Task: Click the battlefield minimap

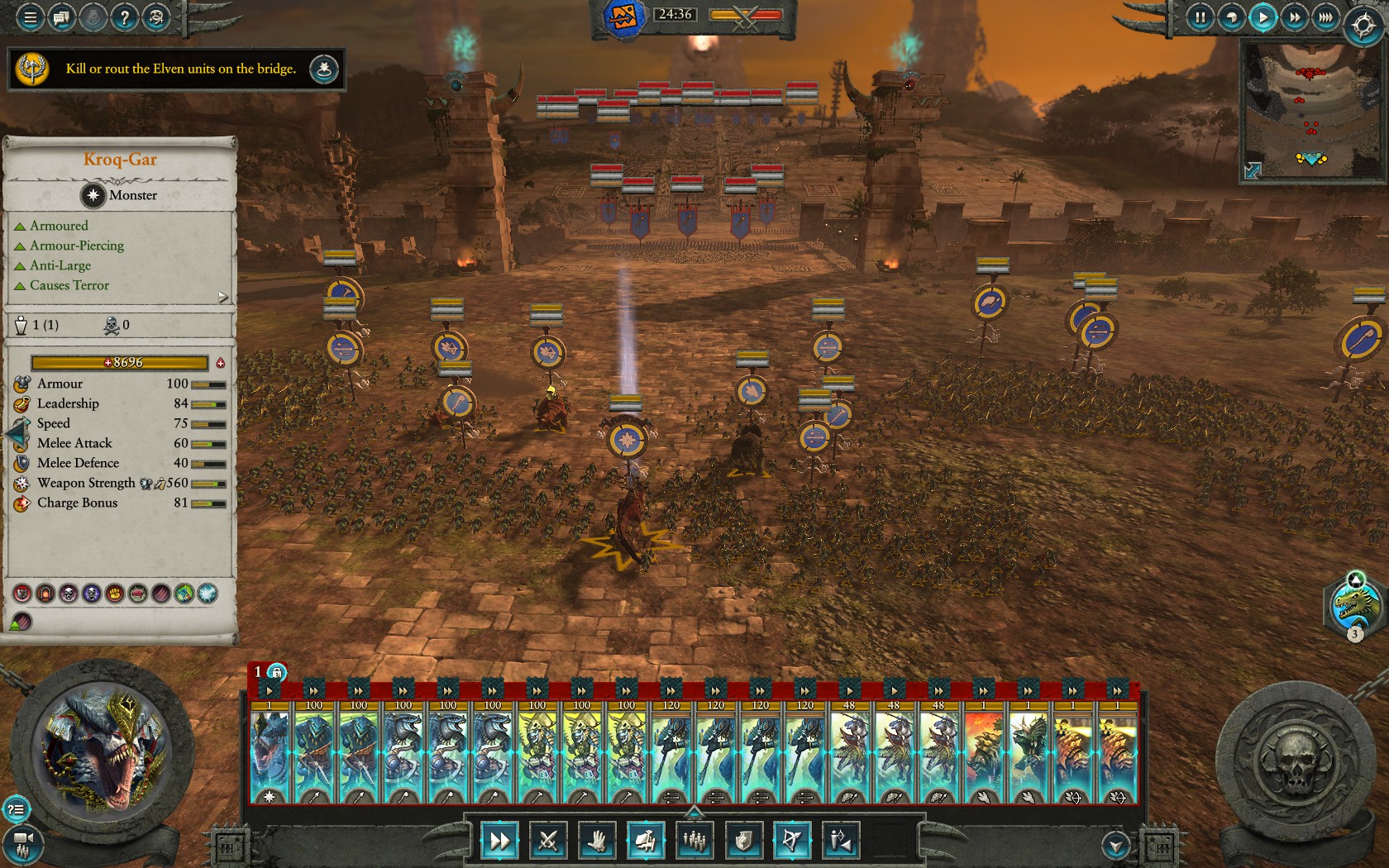Action: [x=1310, y=107]
